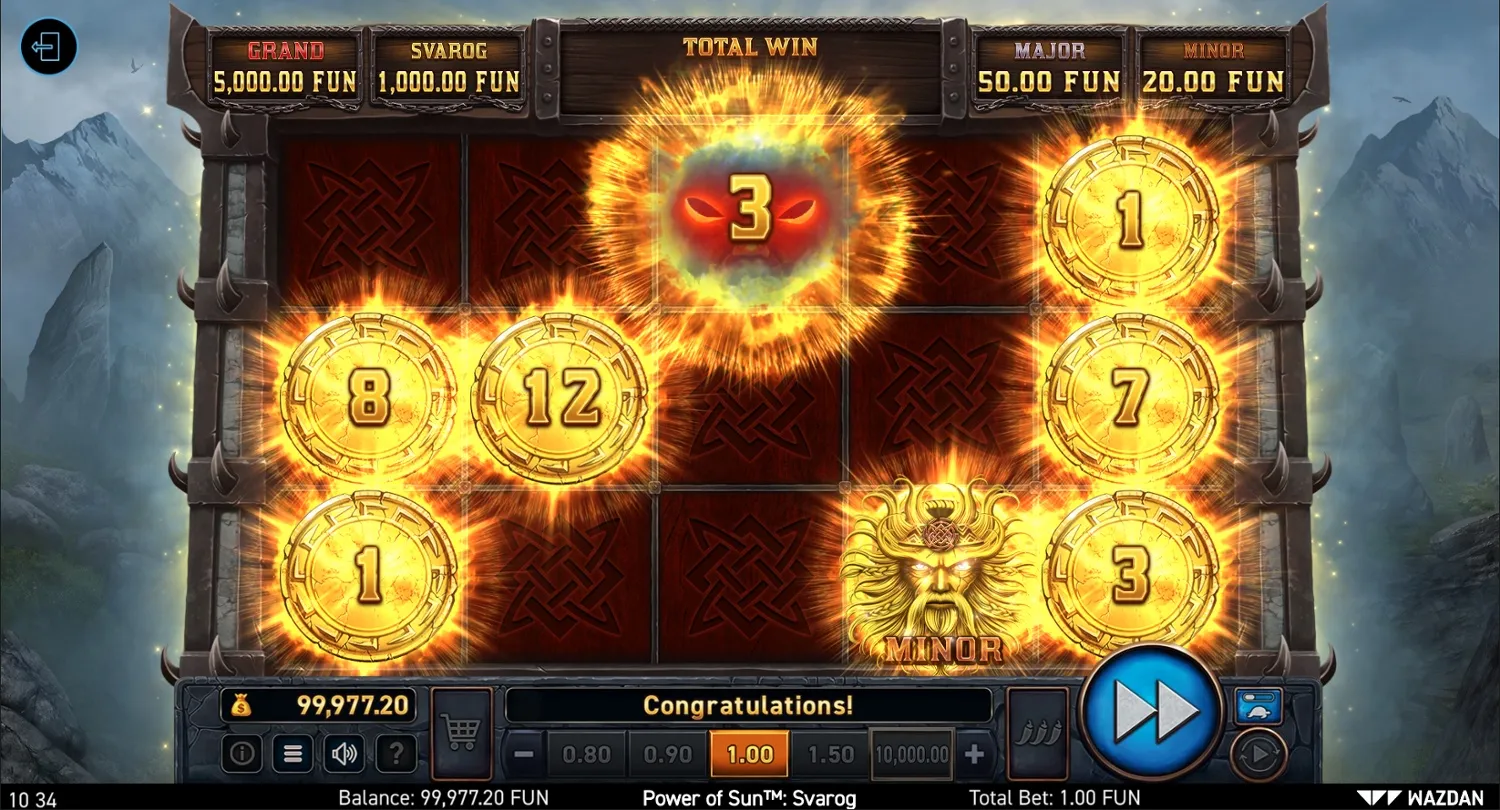The image size is (1500, 810).
Task: Click the golden Svarog MINOR symbol
Action: (937, 570)
